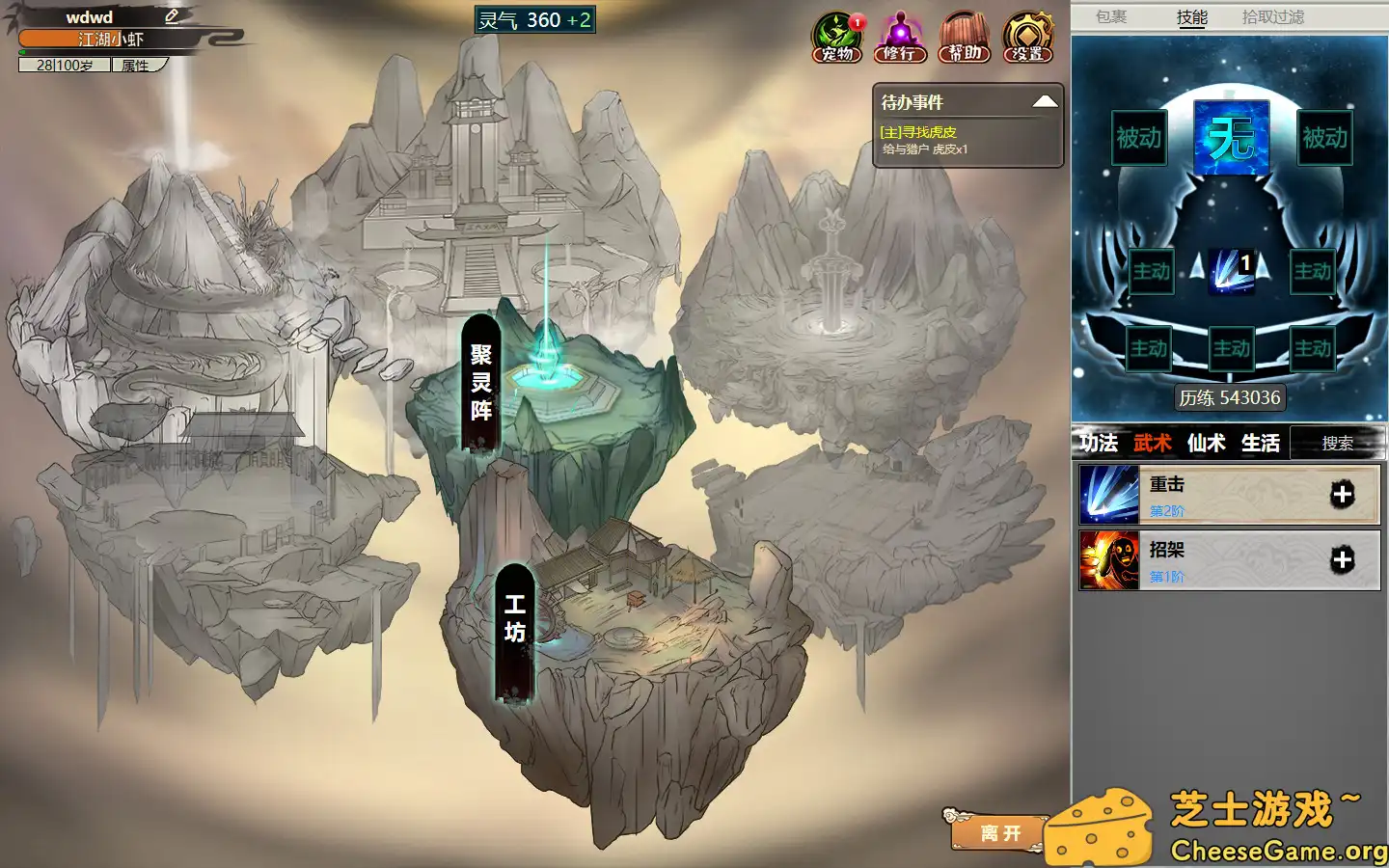Screen dimensions: 1389x868
Task: Show the 仙术 magic category
Action: click(x=1207, y=443)
